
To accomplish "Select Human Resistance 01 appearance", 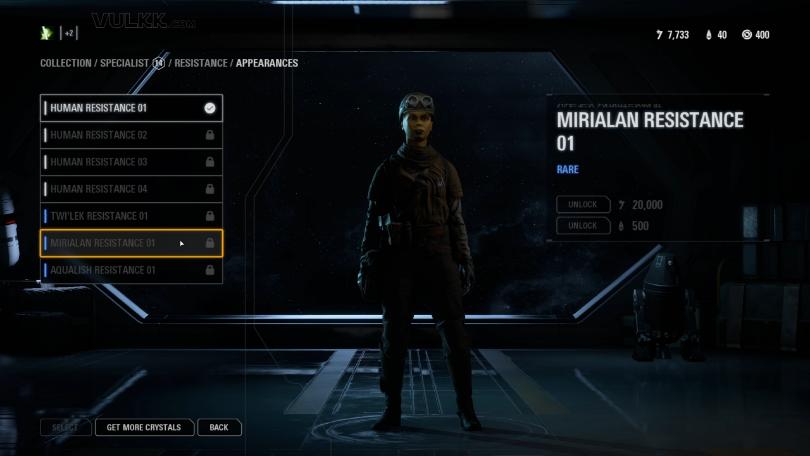I will pos(130,108).
